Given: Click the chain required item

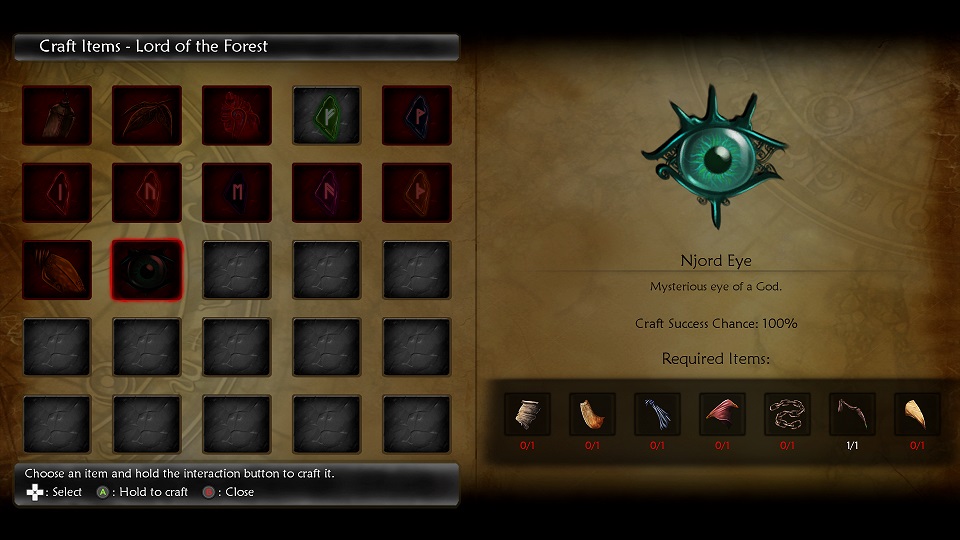Looking at the screenshot, I should pos(787,414).
